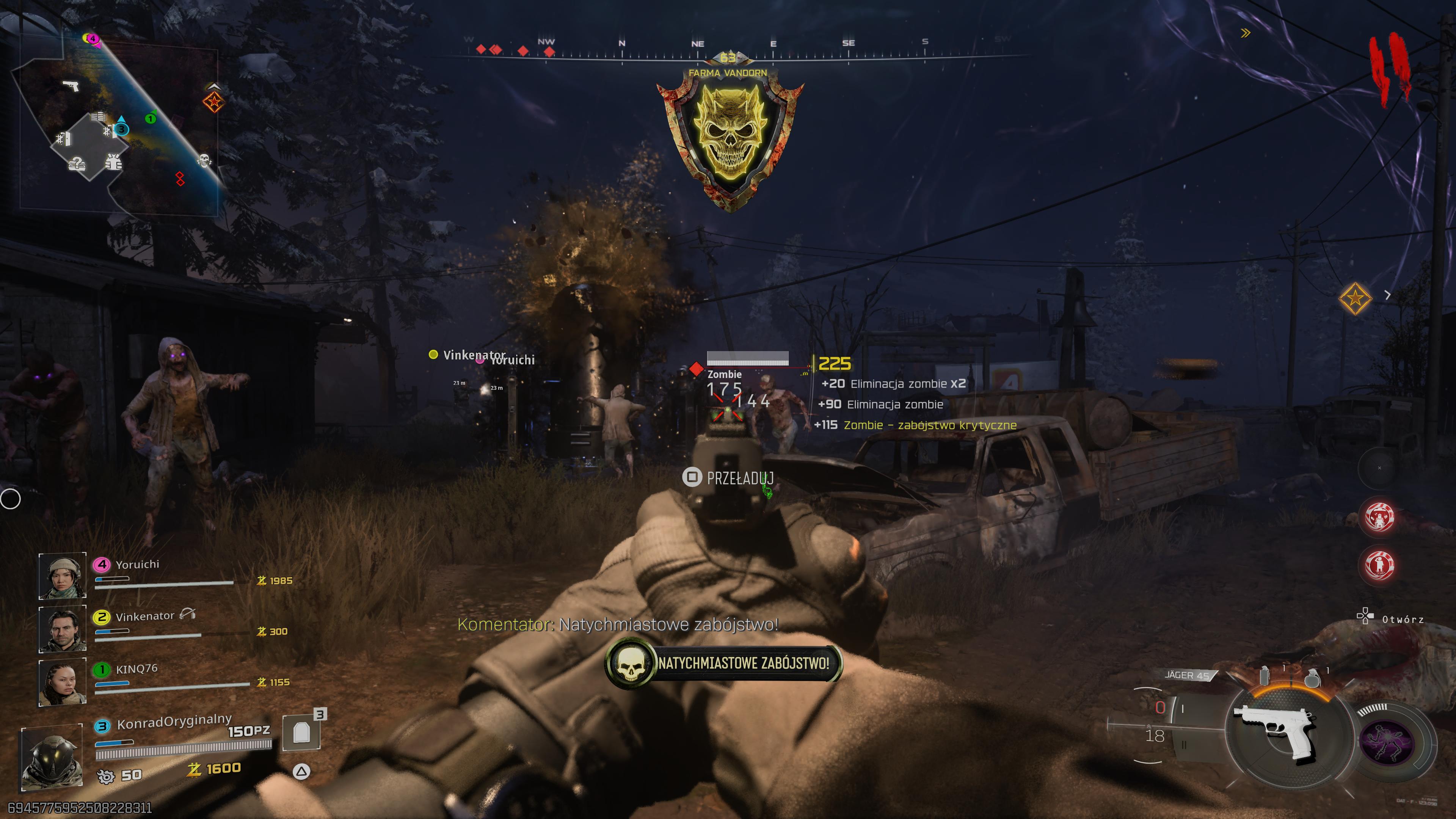Click the upper red-white perk icon
The width and height of the screenshot is (1456, 819).
(x=1379, y=516)
